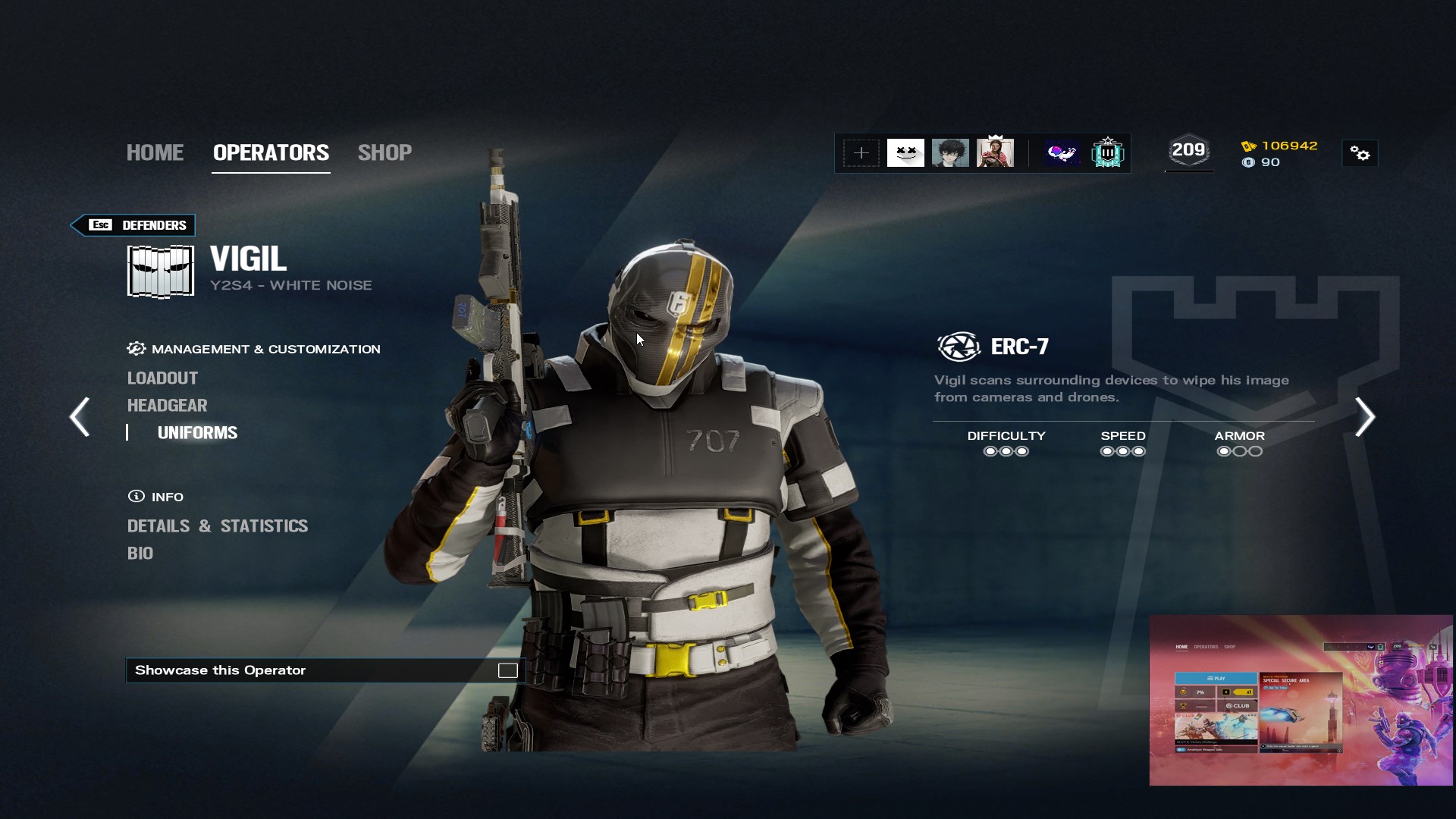Open the home screen preview thumbnail
The height and width of the screenshot is (819, 1456).
[x=1301, y=700]
